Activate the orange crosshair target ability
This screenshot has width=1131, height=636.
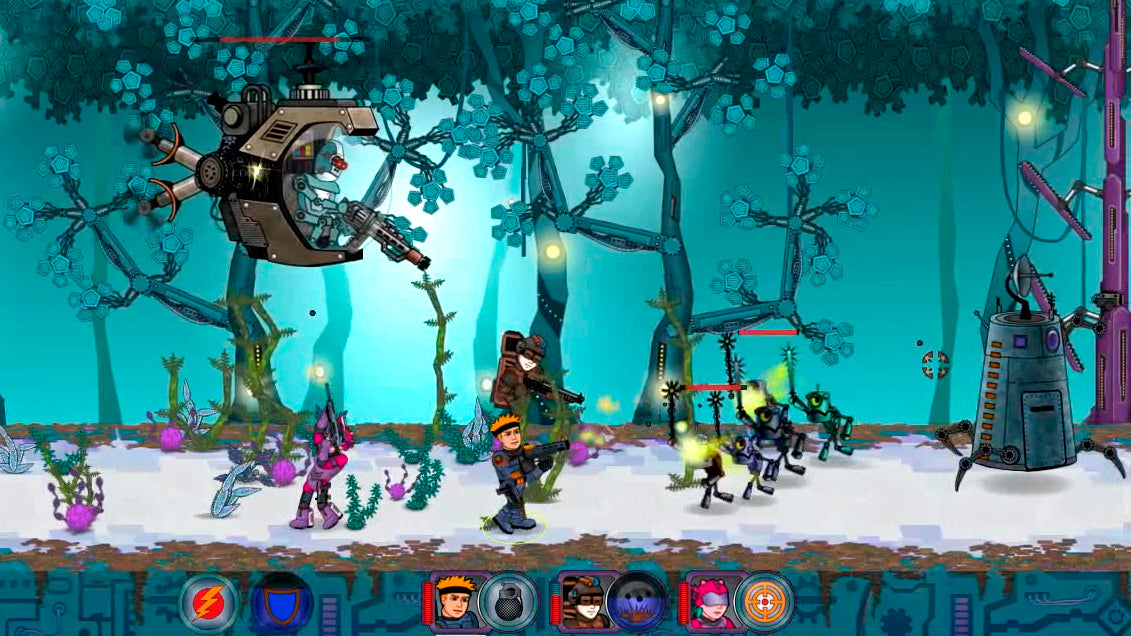tap(764, 602)
